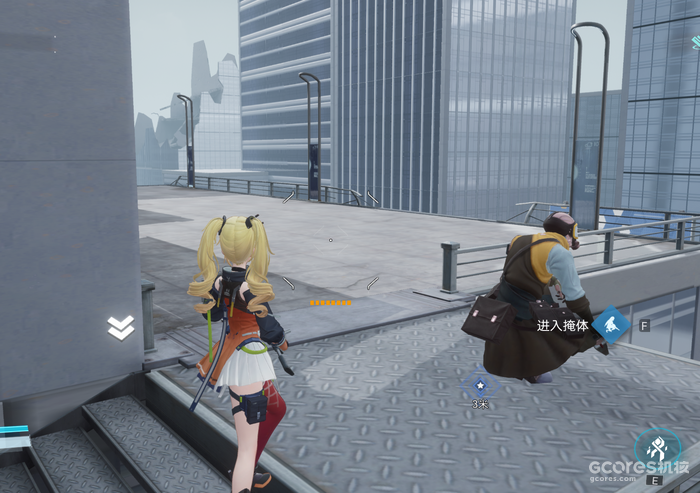
Task: Click the white double-chevron down icon
Action: tap(121, 328)
